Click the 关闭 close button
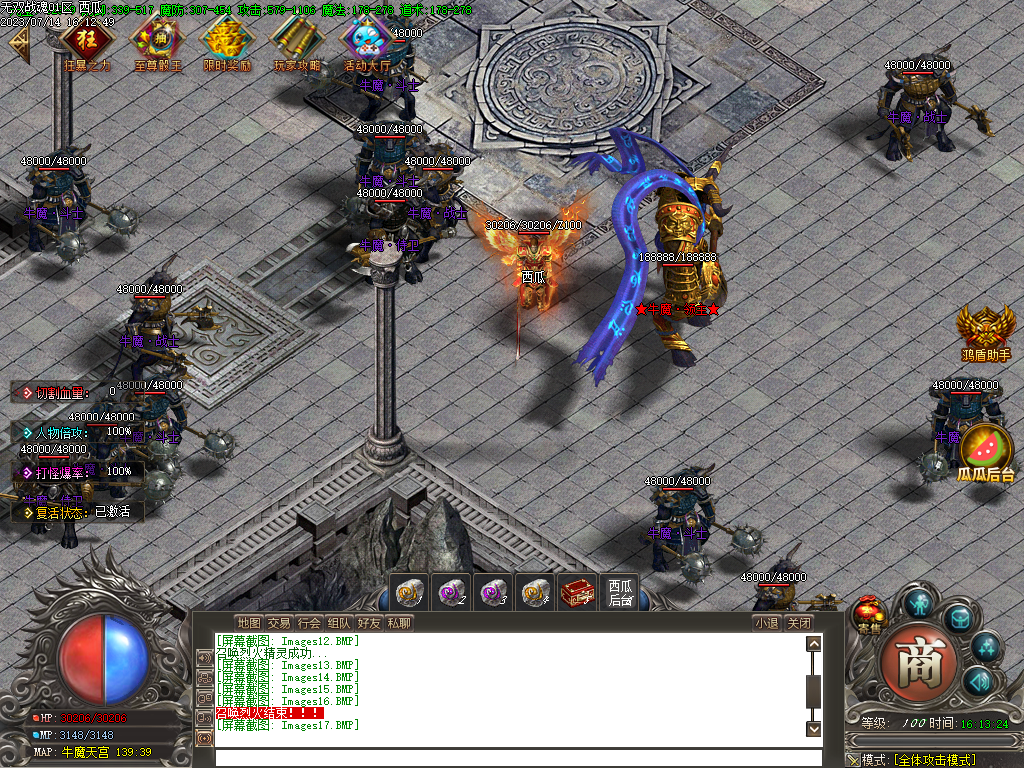 coord(798,623)
